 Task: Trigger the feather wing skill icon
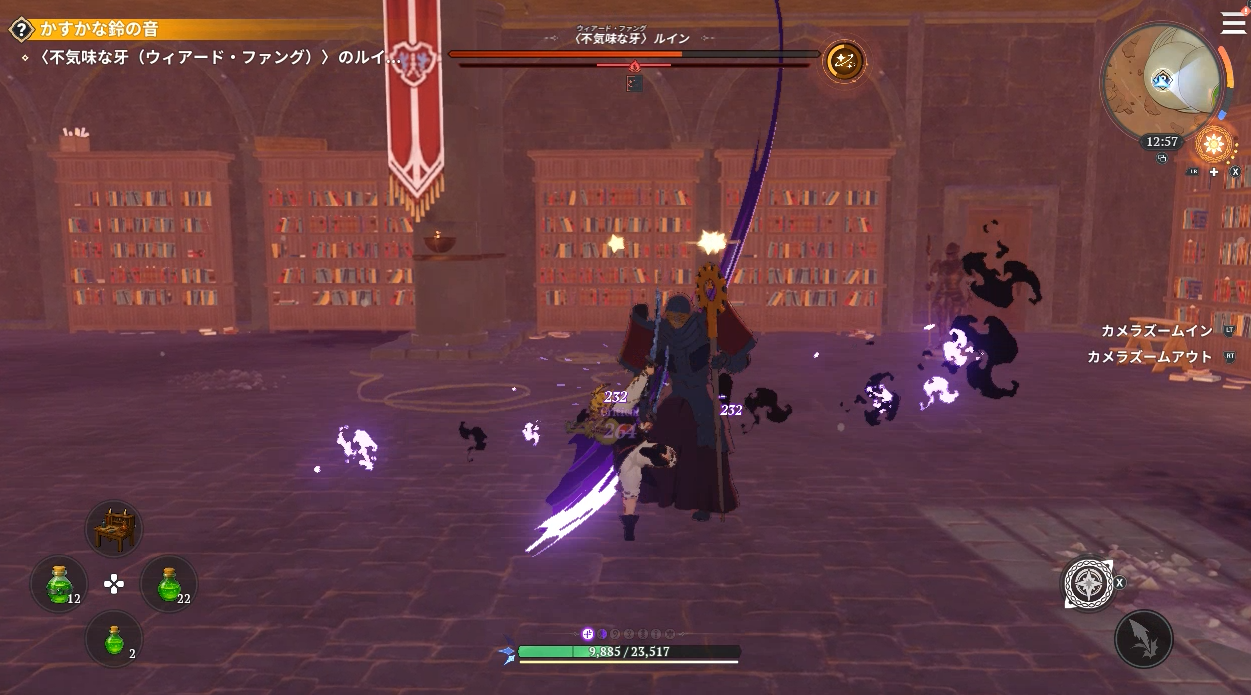pos(1143,639)
